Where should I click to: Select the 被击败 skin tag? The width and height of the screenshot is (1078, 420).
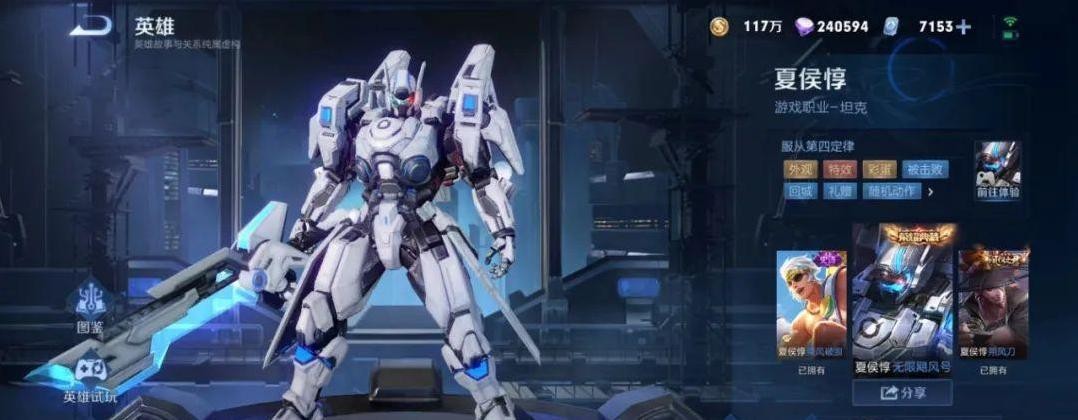click(x=925, y=169)
